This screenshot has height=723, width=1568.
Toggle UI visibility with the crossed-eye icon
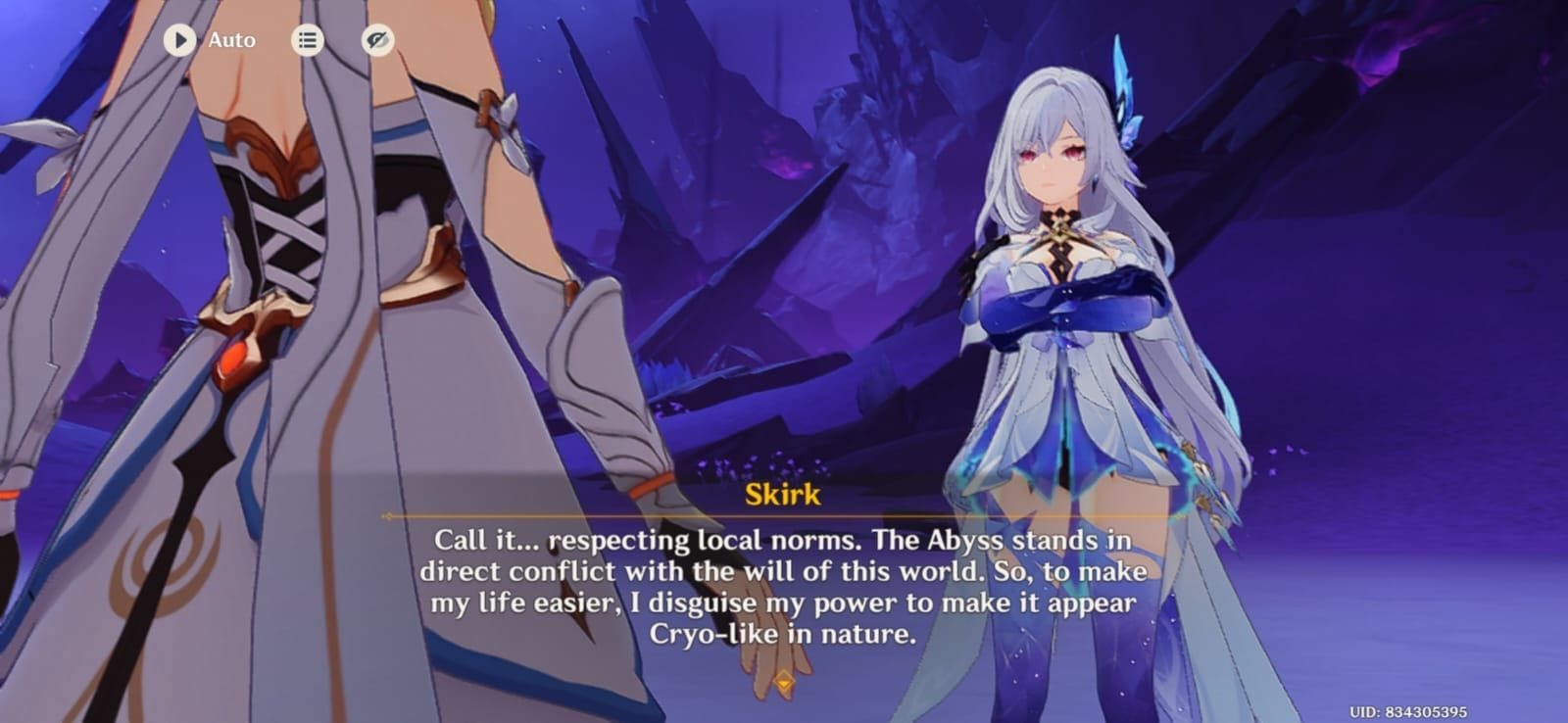(377, 40)
